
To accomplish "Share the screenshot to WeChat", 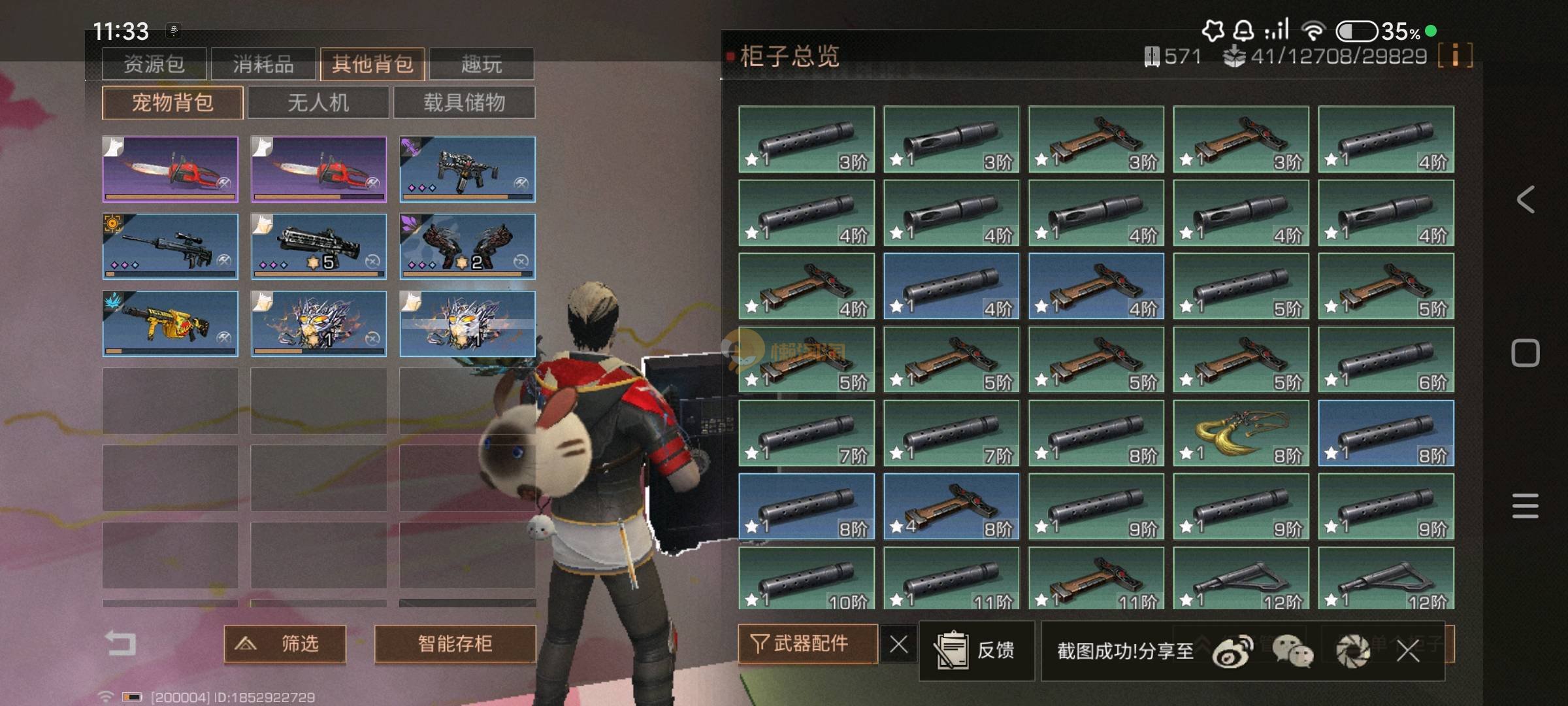I will [x=1291, y=652].
